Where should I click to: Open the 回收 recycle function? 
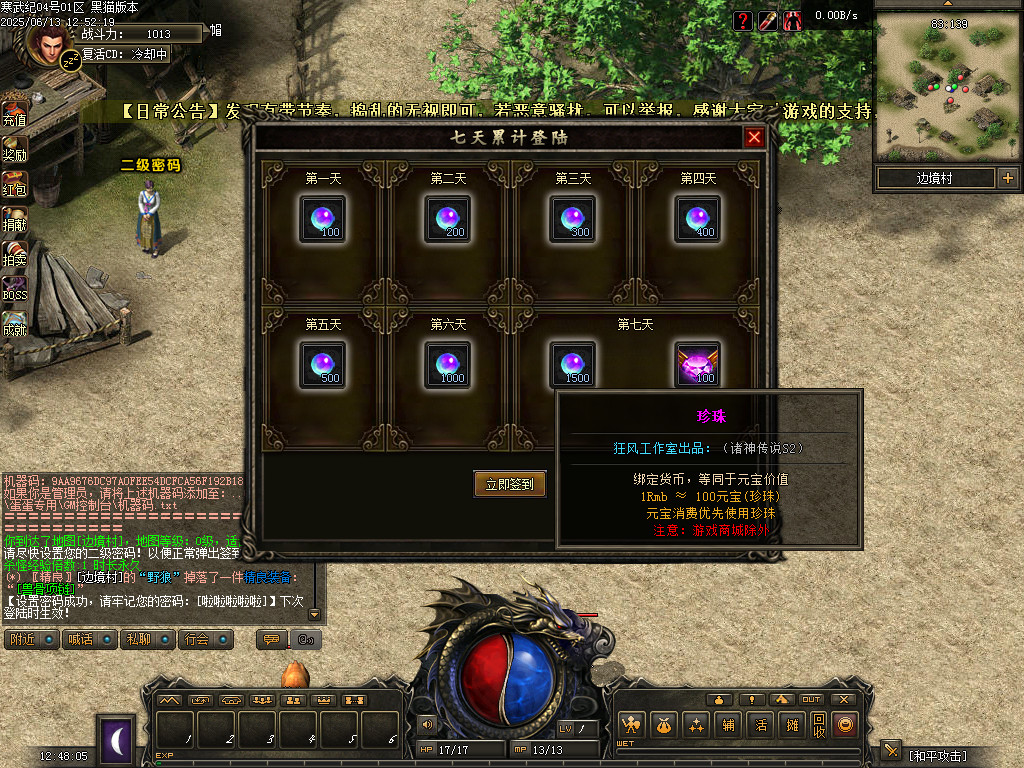click(818, 725)
